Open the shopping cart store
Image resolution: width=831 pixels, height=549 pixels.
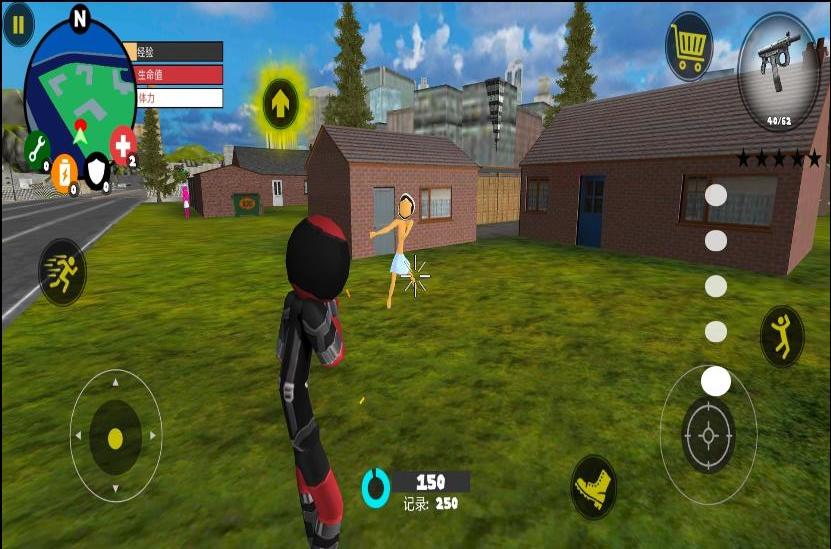(x=688, y=46)
